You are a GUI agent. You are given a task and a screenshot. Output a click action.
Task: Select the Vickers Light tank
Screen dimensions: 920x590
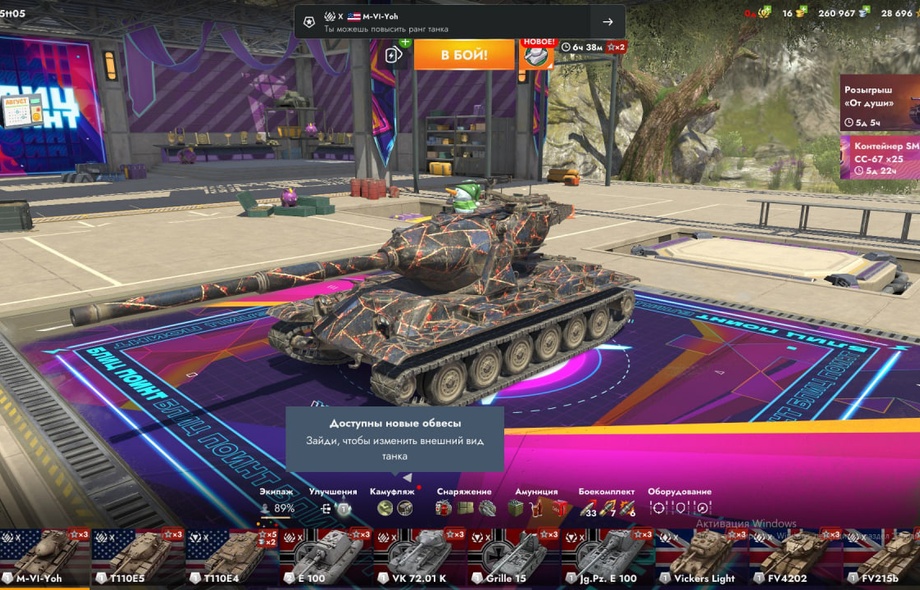[700, 557]
